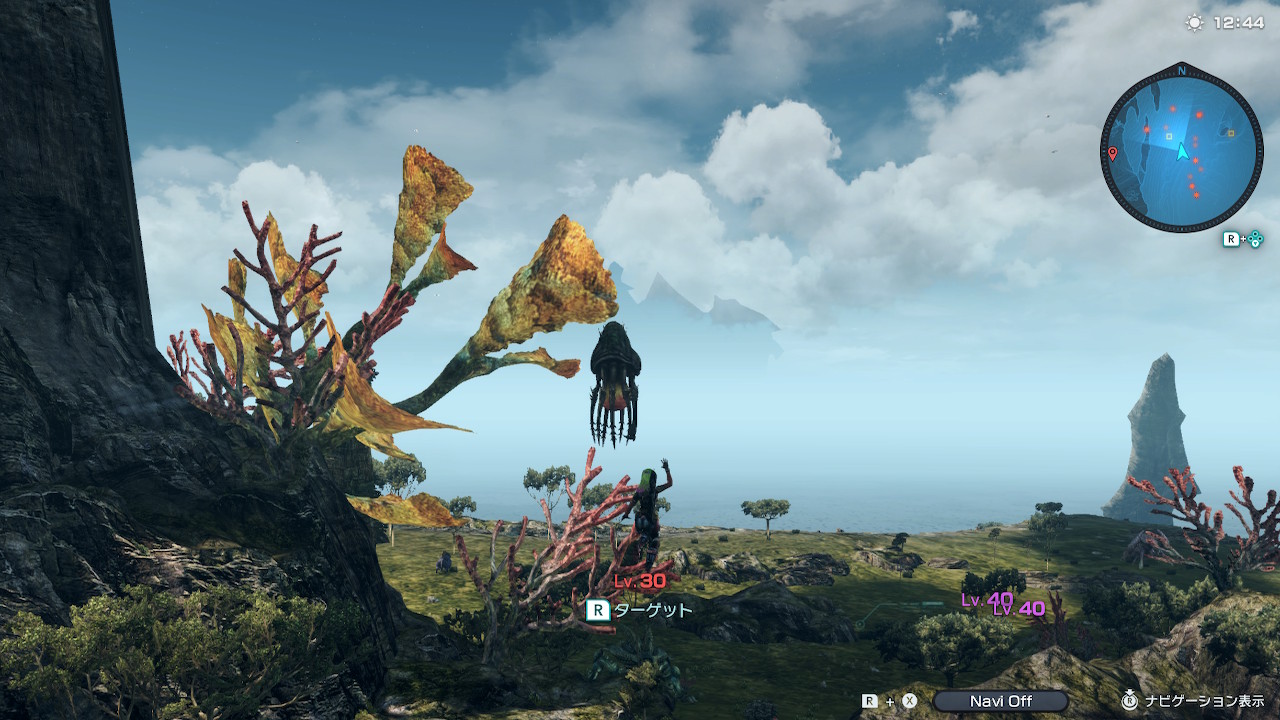
Task: Click the cyan player arrow on minimap
Action: coord(1183,152)
